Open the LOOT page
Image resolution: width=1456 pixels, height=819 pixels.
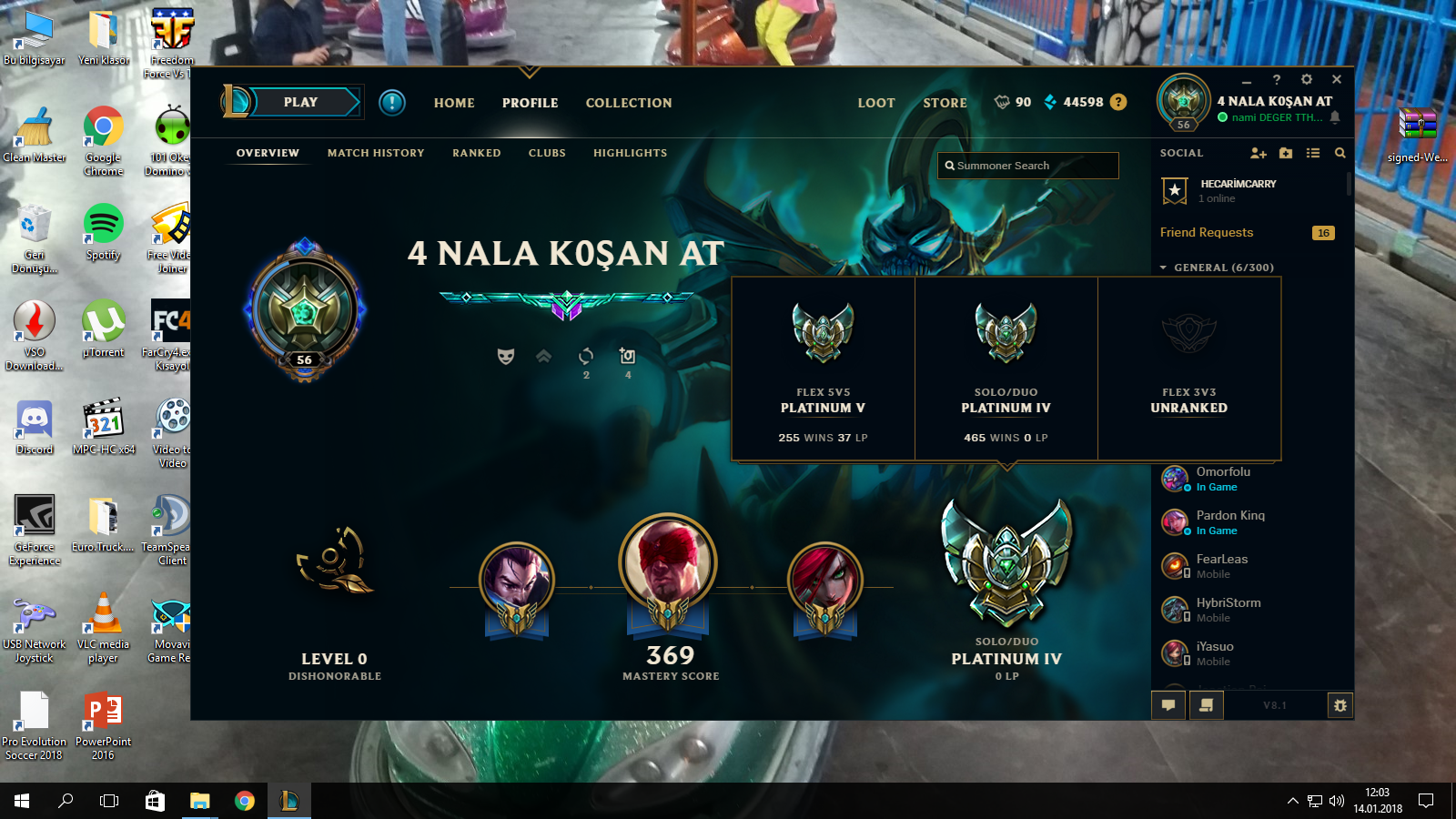(876, 103)
